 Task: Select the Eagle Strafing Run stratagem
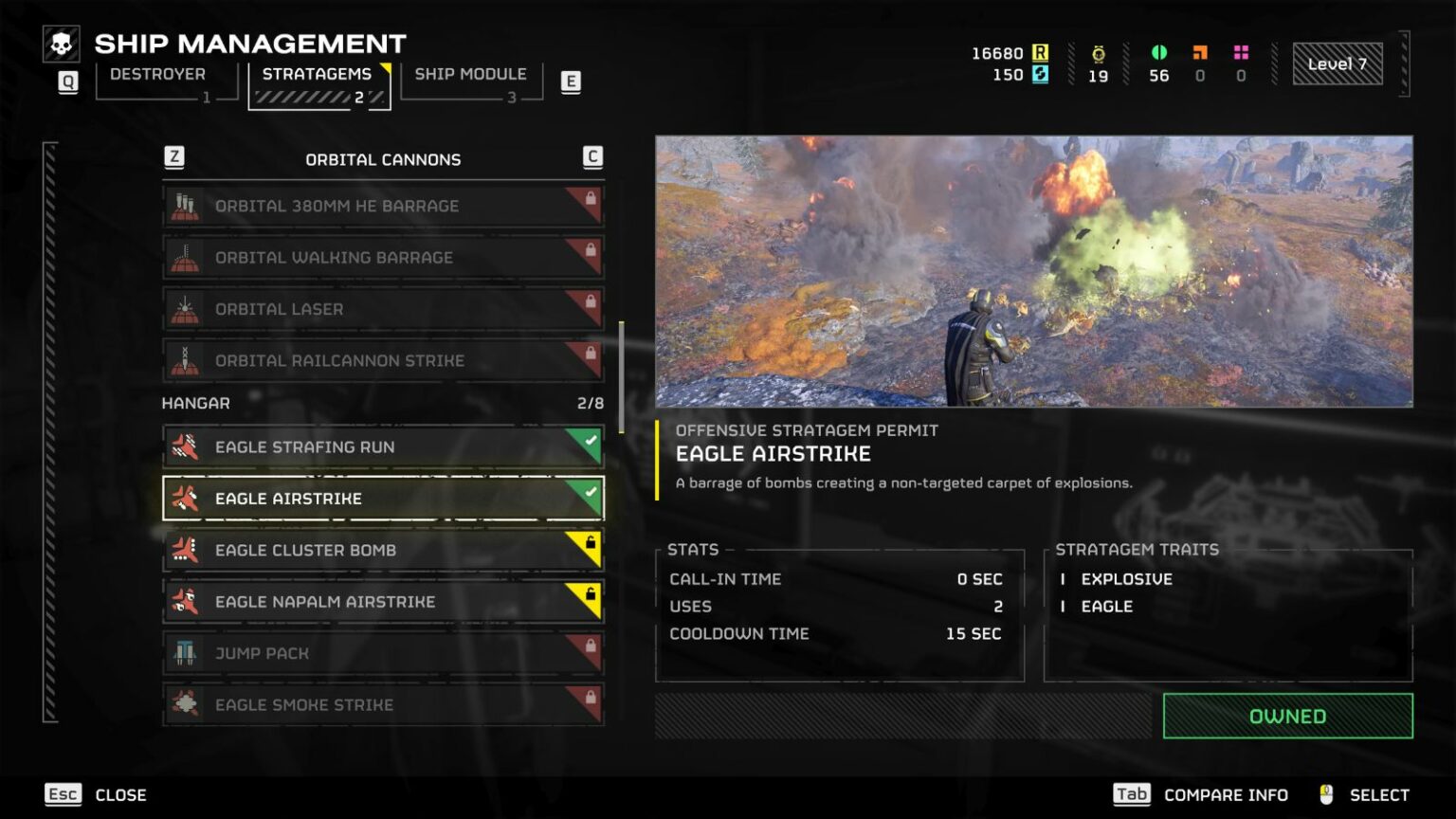click(383, 446)
